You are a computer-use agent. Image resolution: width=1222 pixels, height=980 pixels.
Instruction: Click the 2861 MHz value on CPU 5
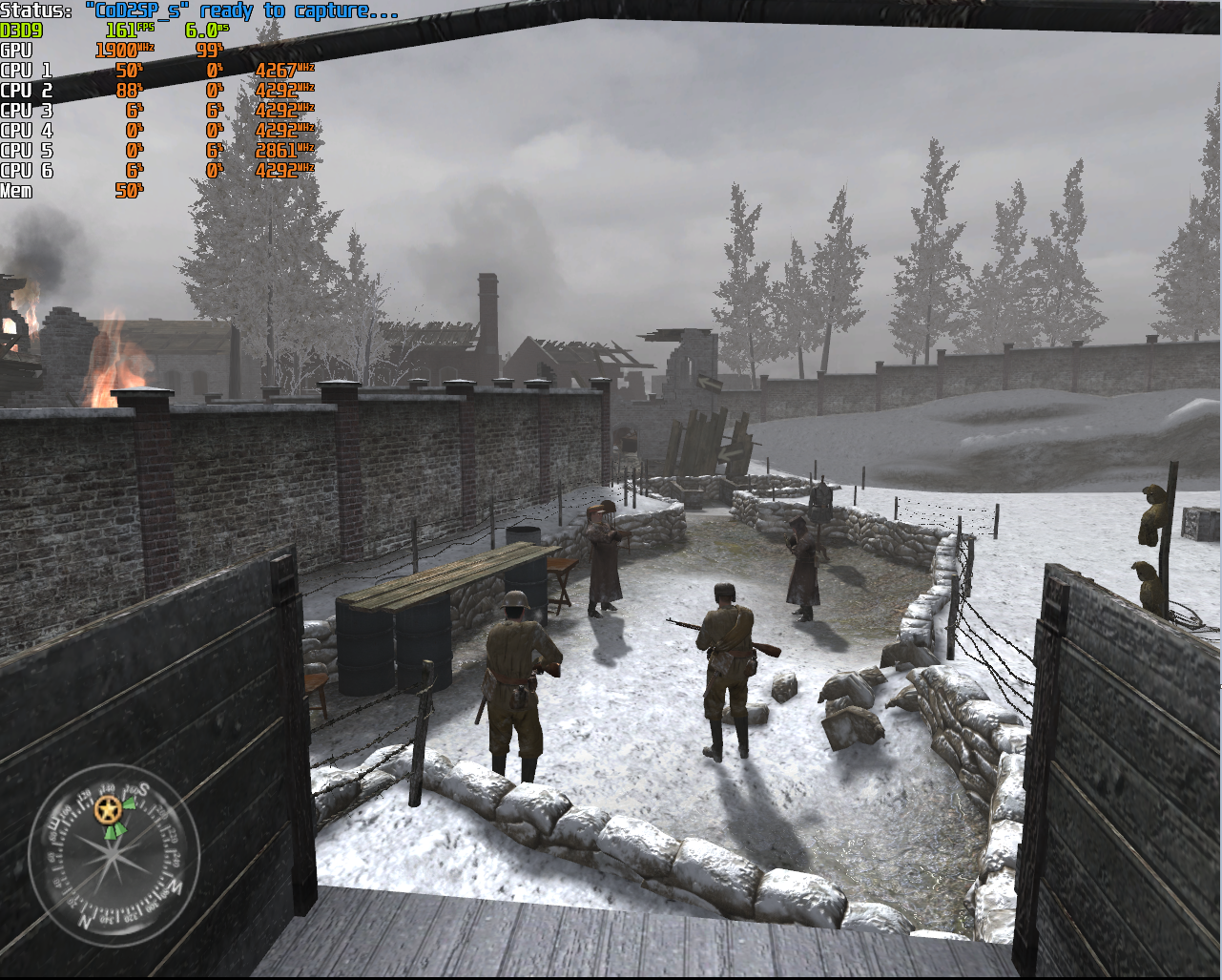click(278, 150)
